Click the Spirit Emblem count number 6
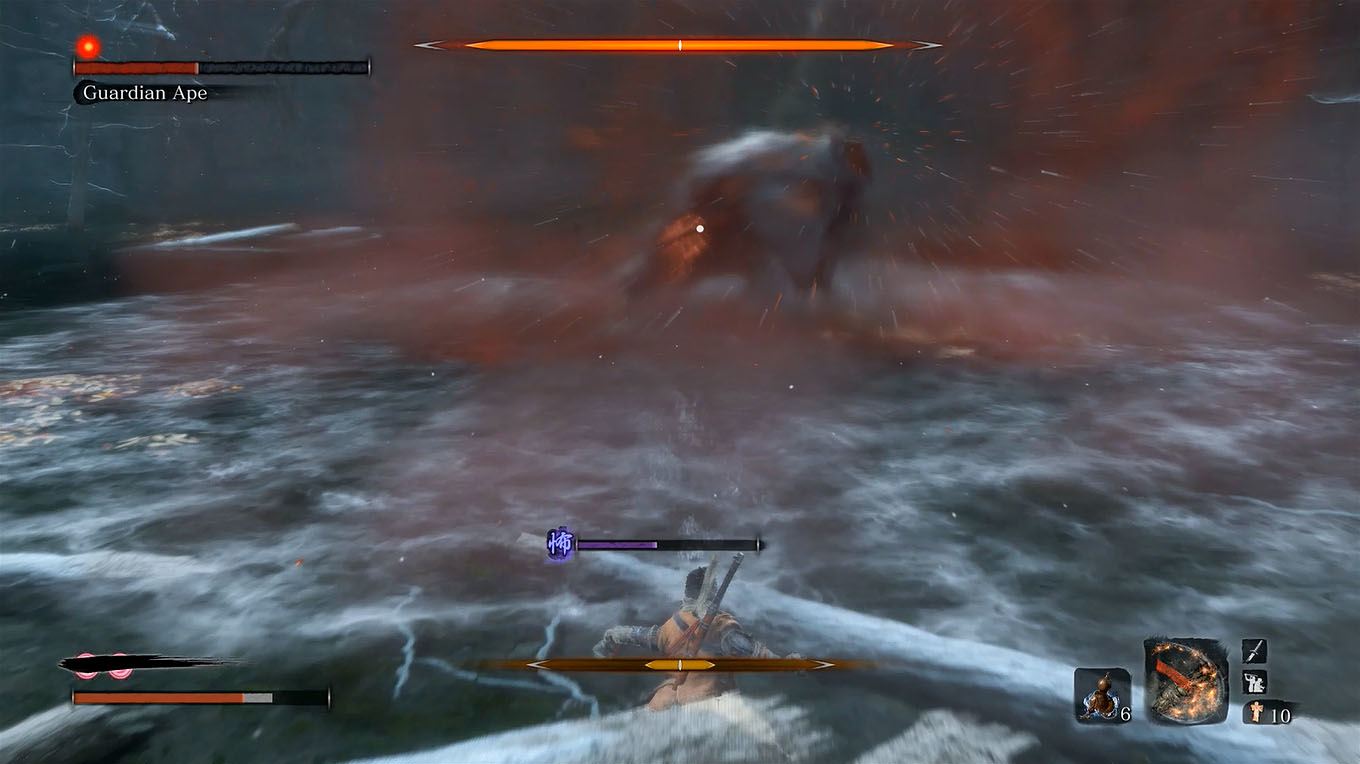The width and height of the screenshot is (1360, 764). (x=1125, y=712)
